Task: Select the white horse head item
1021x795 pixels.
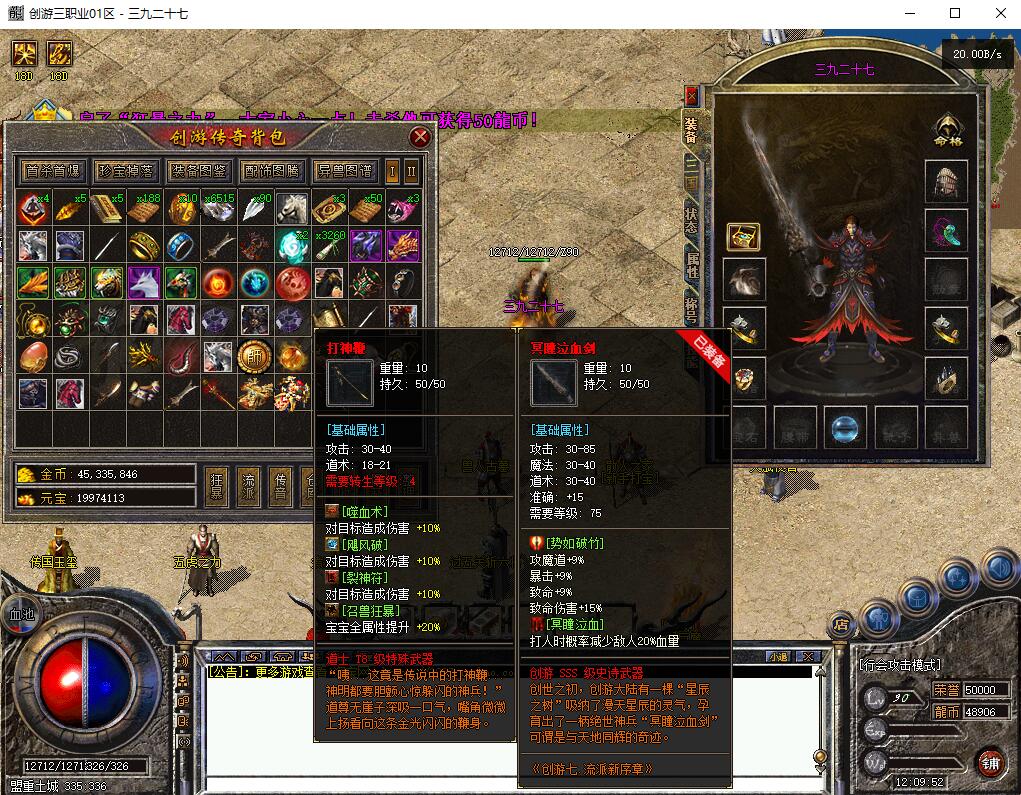Action: pyautogui.click(x=292, y=208)
